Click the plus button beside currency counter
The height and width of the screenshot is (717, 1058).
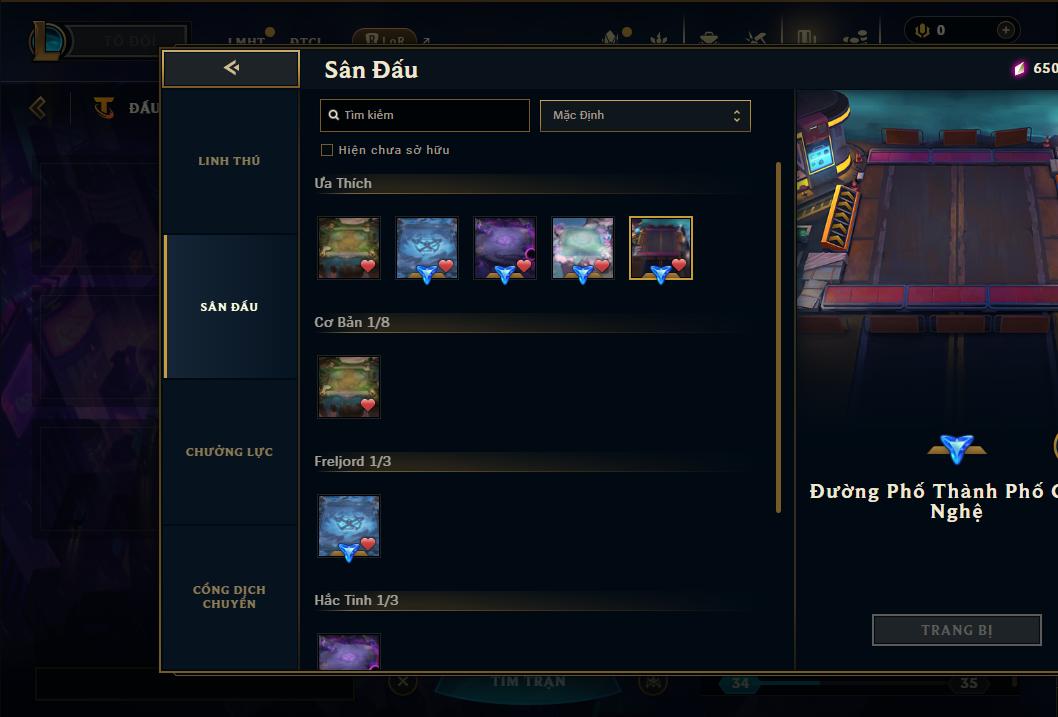click(1006, 30)
